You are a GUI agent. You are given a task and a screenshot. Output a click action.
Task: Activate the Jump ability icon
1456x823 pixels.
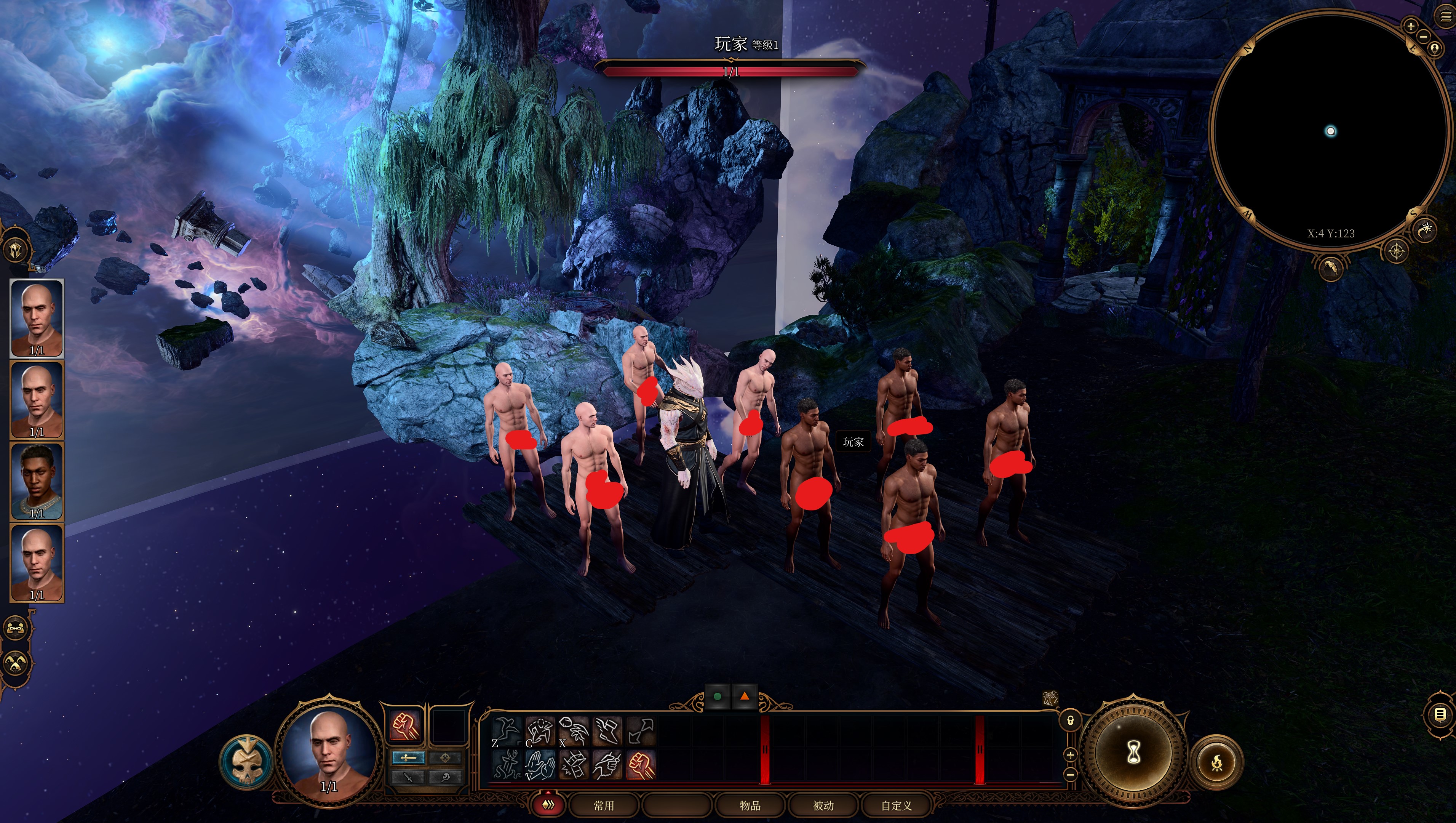pyautogui.click(x=505, y=730)
